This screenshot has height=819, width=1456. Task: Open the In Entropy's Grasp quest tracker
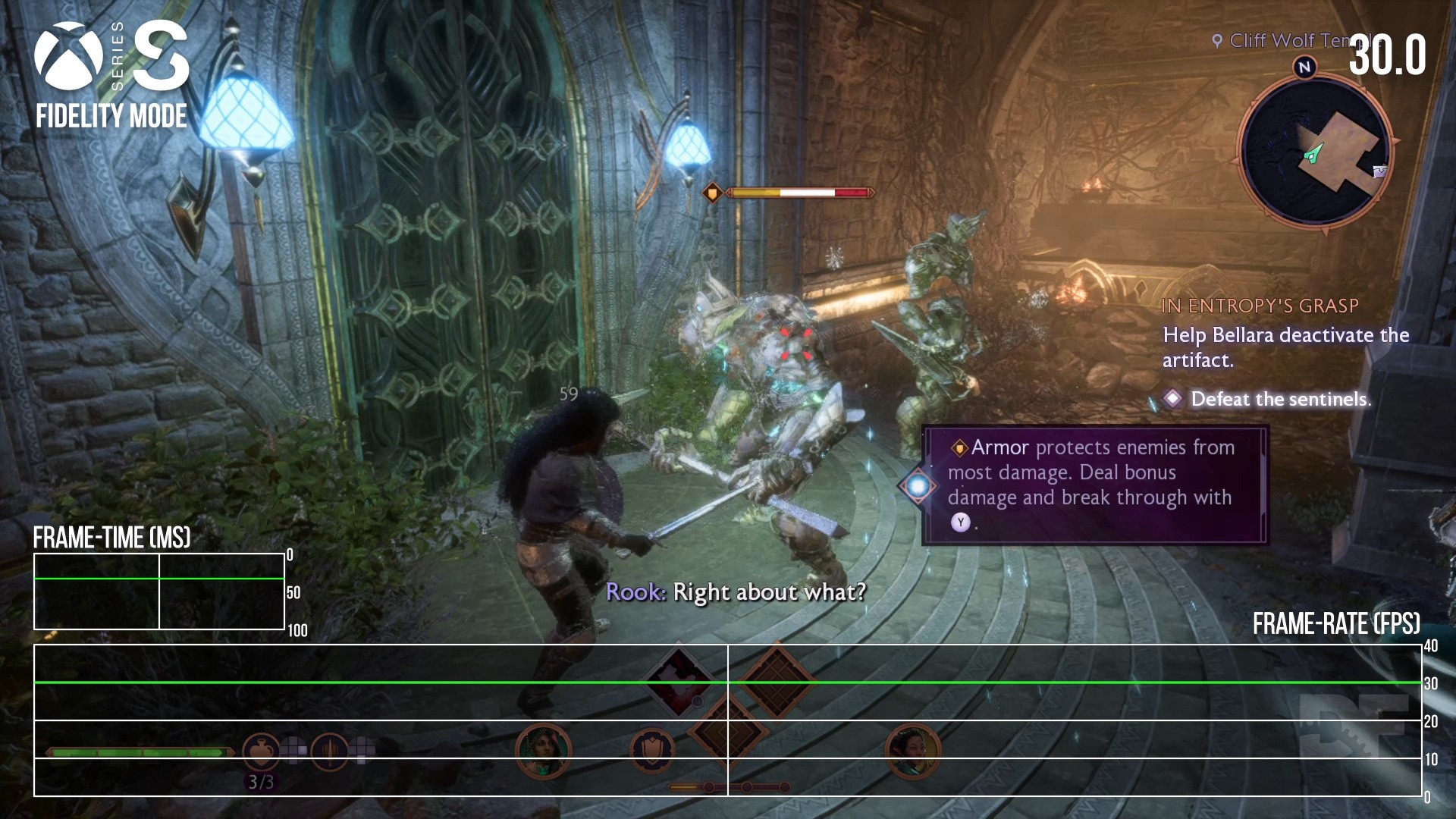point(1260,306)
